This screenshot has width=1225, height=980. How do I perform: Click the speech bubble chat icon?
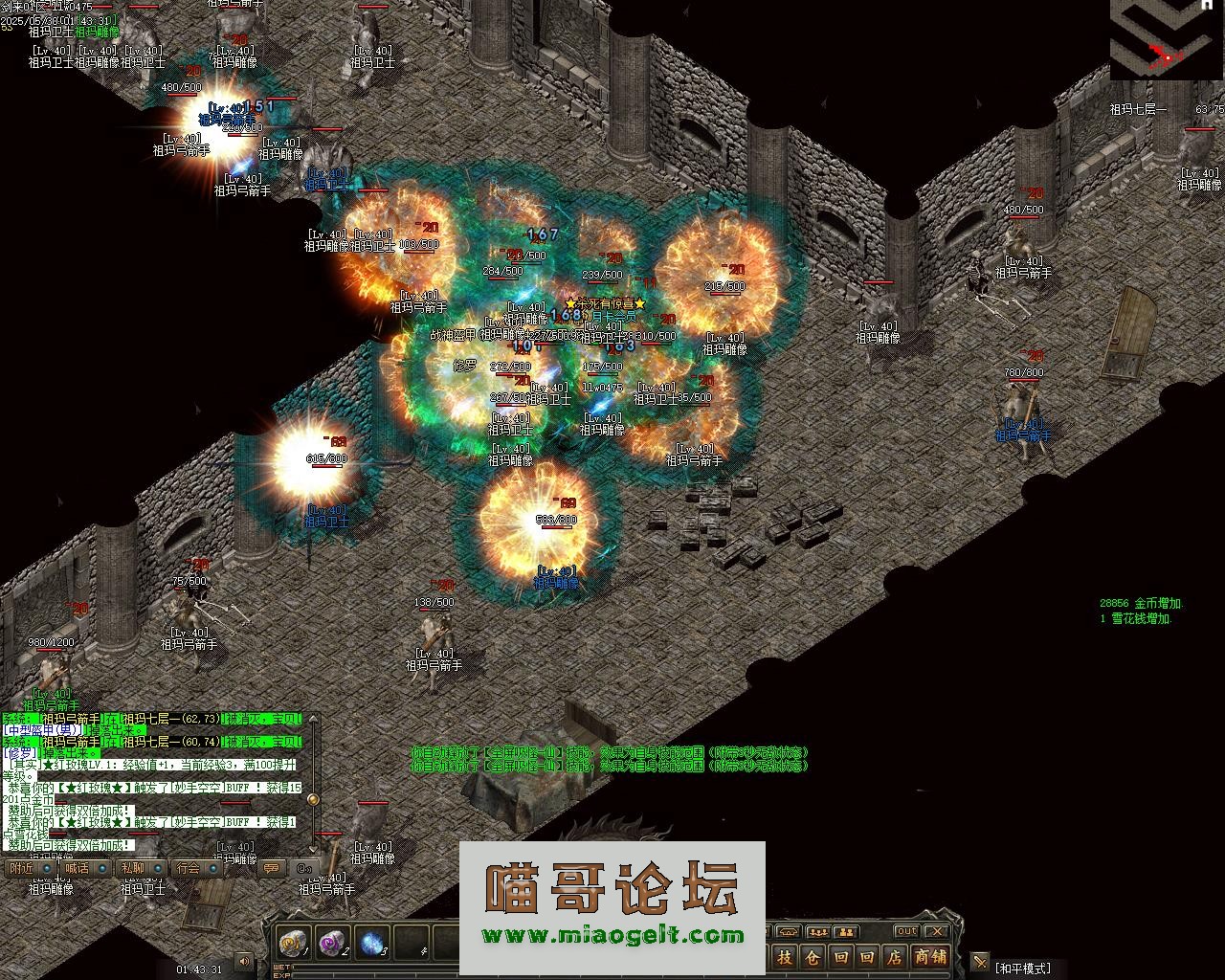tap(272, 868)
